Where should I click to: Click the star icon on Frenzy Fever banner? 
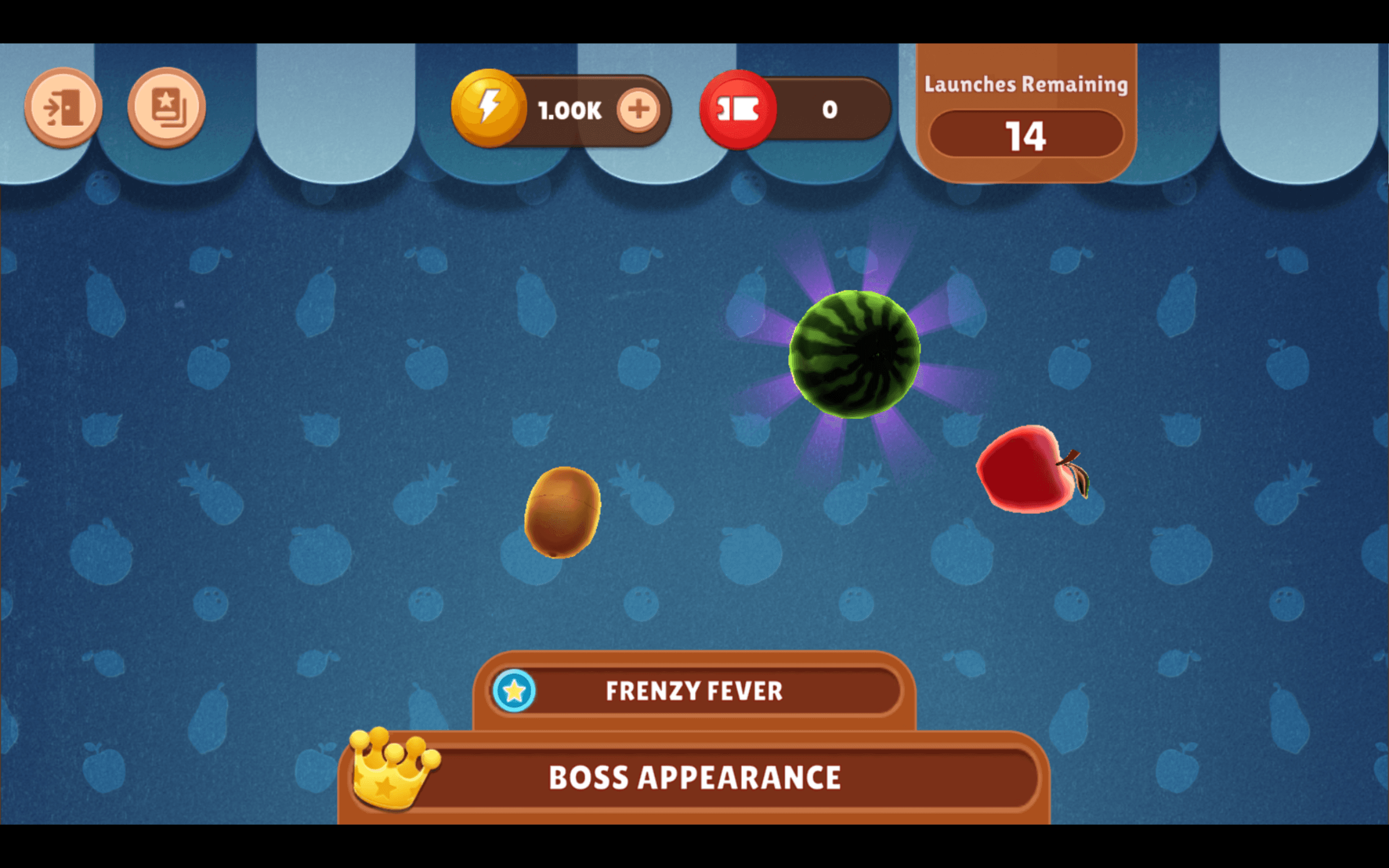click(516, 691)
